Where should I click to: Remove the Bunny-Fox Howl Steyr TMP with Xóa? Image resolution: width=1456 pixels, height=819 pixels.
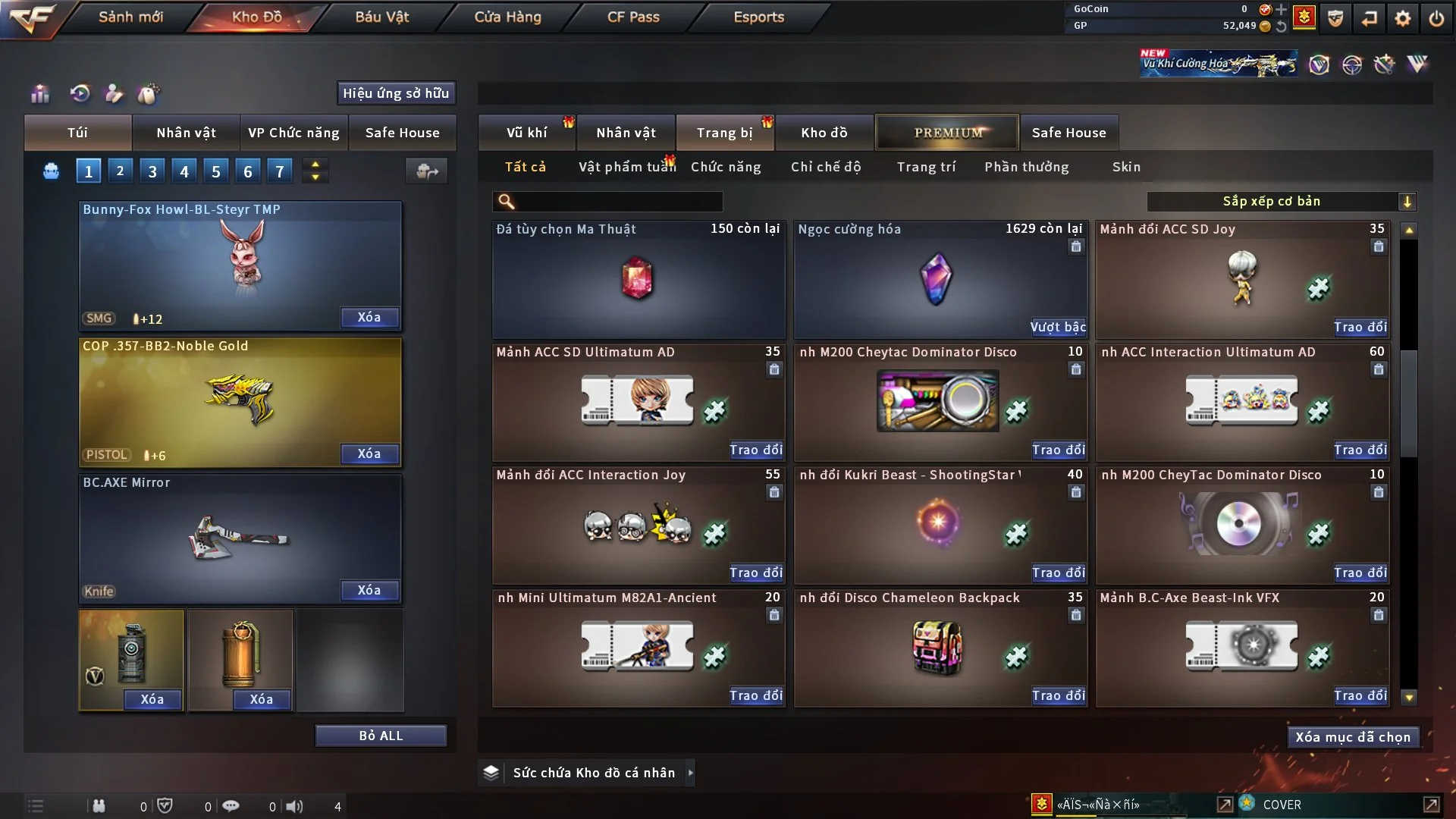(x=369, y=318)
